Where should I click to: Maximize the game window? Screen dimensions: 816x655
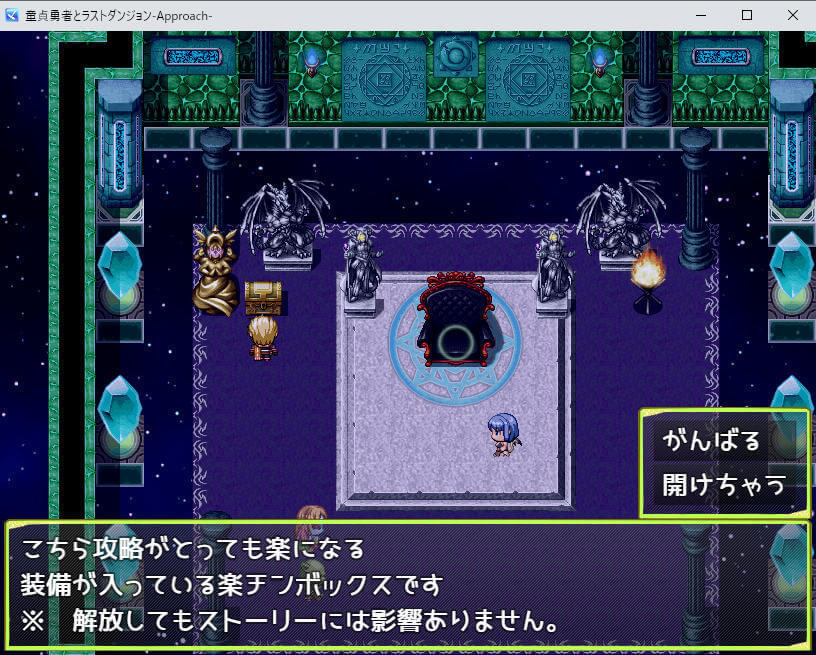(x=746, y=15)
